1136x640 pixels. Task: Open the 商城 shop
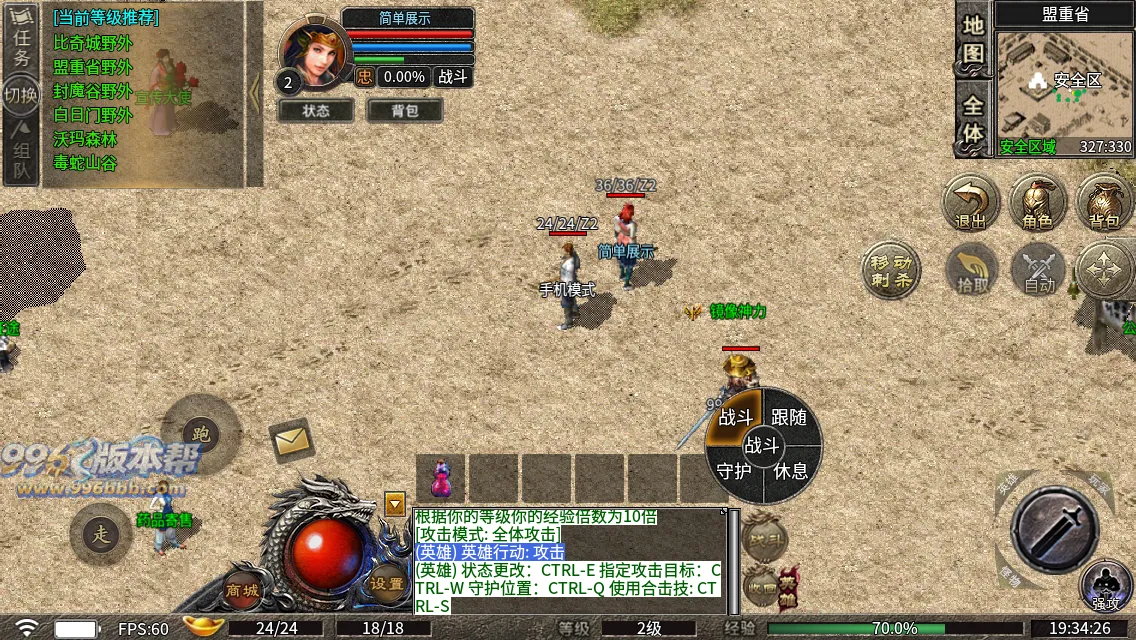click(243, 589)
